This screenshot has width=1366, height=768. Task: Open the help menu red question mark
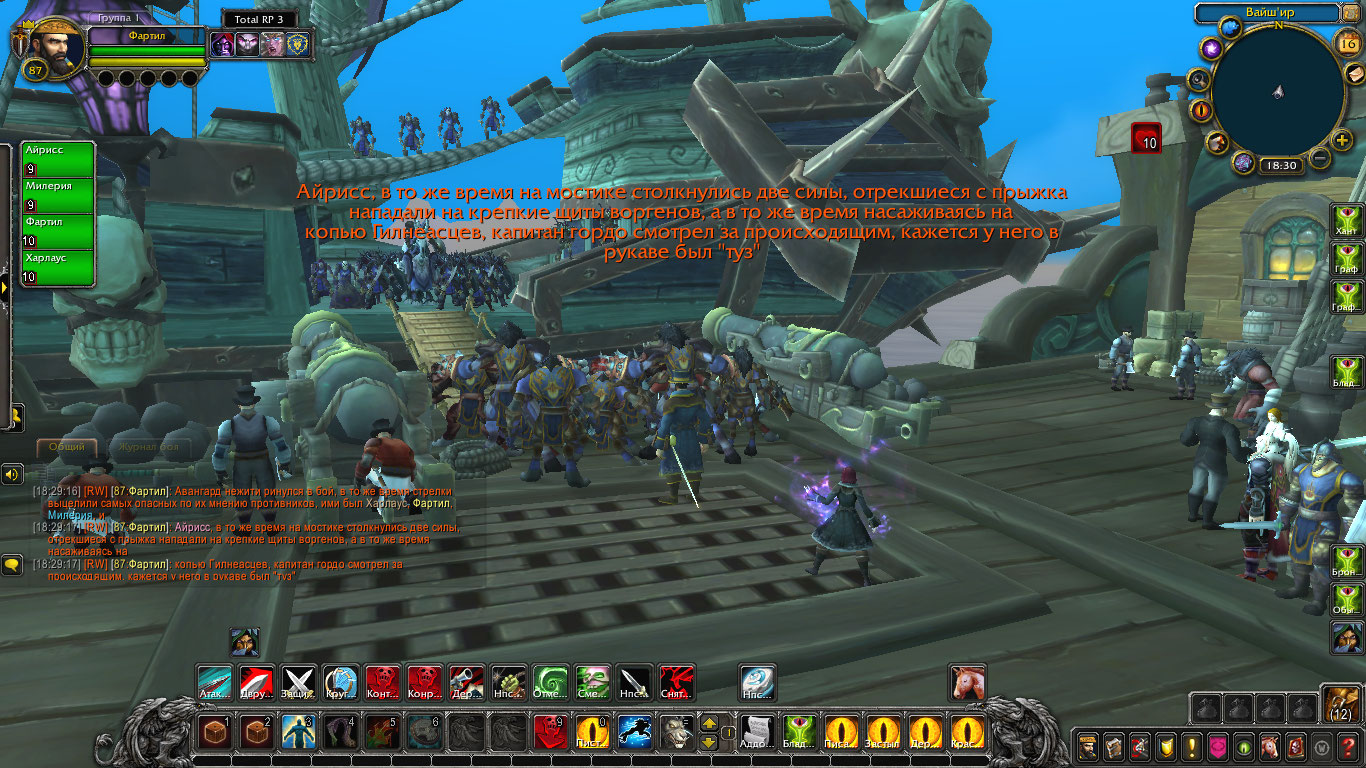coord(1348,746)
